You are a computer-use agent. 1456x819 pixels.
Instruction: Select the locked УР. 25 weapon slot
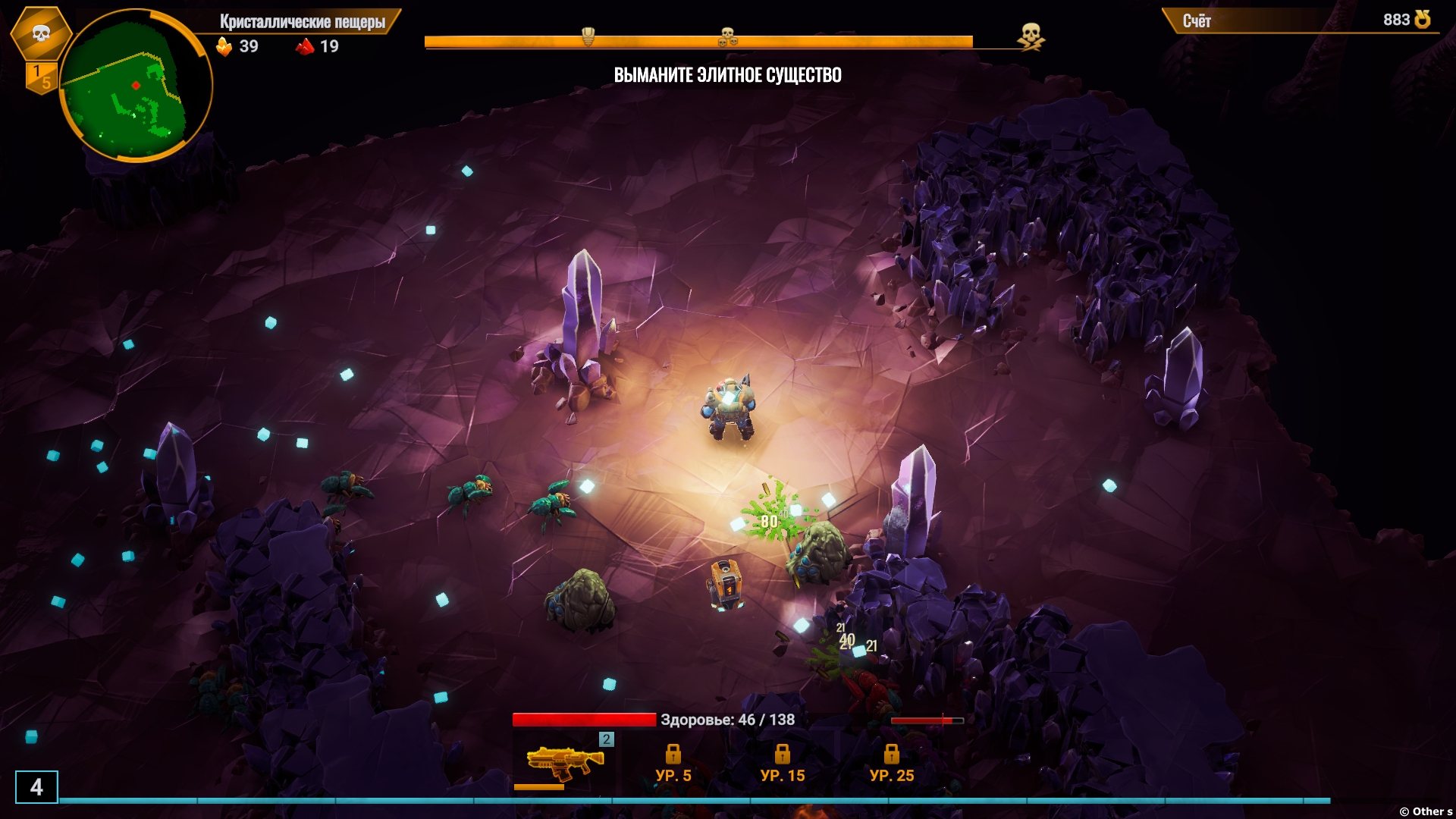[891, 764]
